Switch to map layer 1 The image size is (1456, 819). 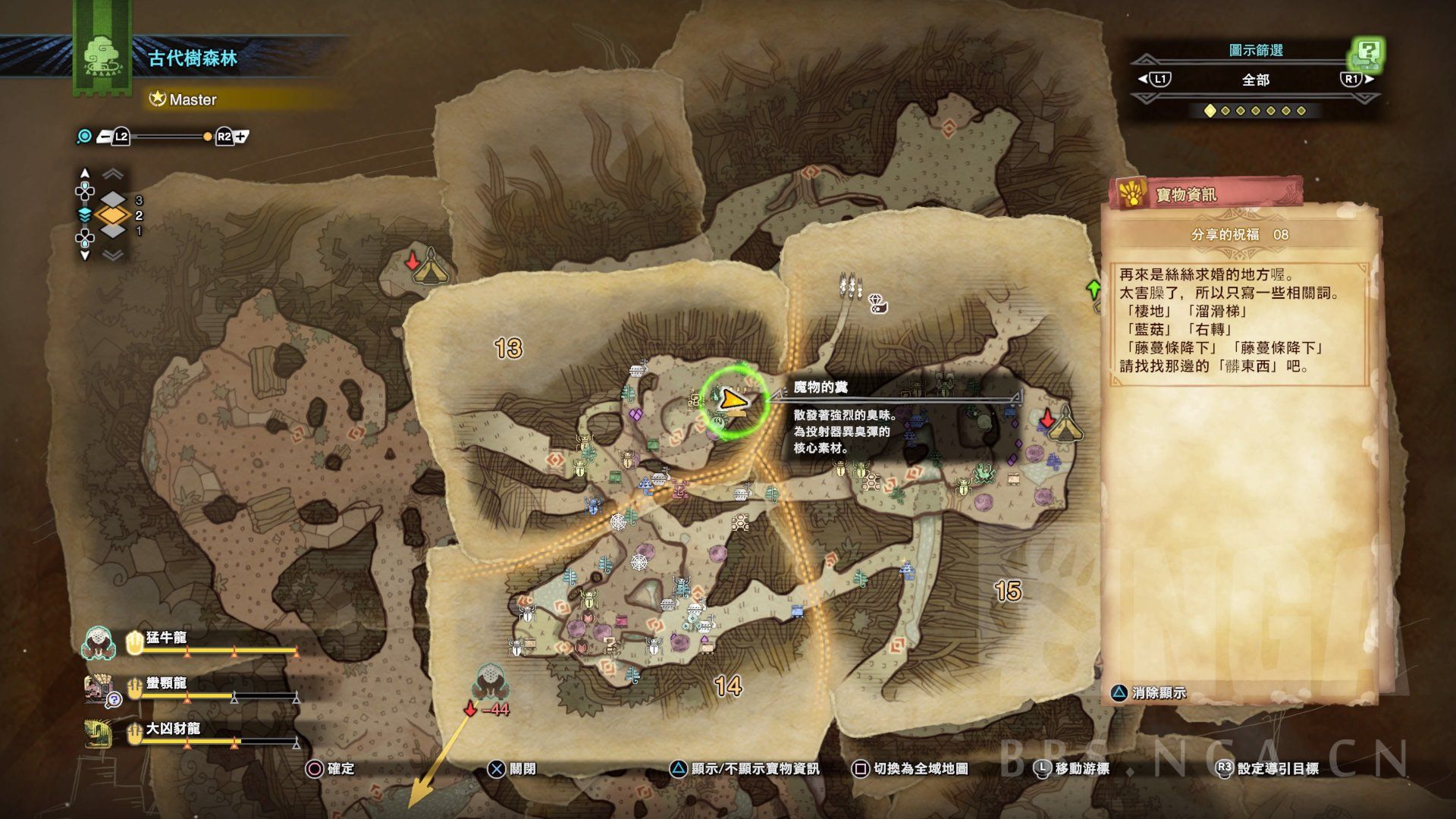point(114,231)
